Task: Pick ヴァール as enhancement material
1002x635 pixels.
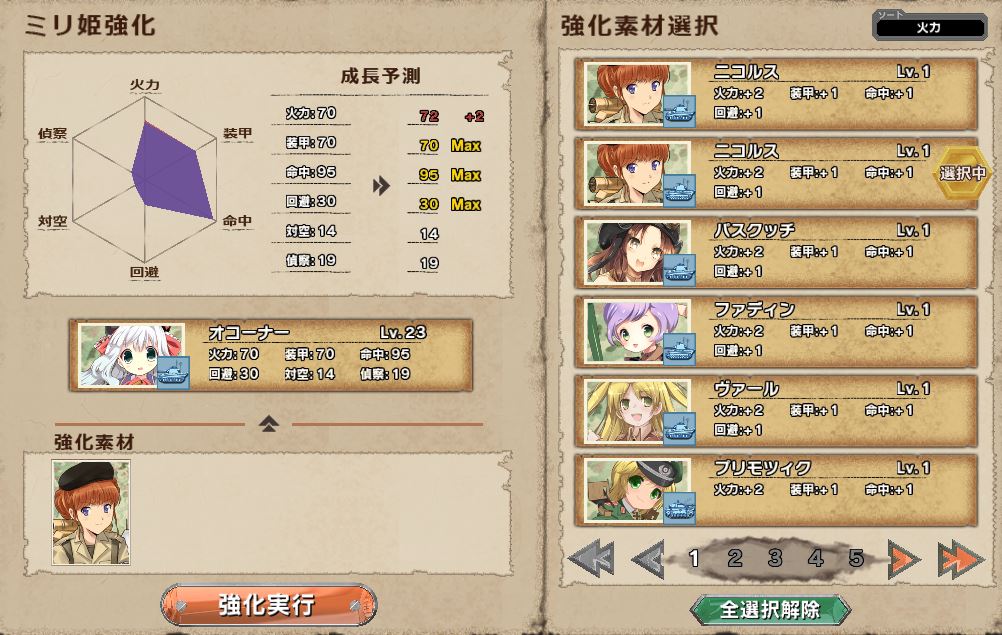Action: 776,410
